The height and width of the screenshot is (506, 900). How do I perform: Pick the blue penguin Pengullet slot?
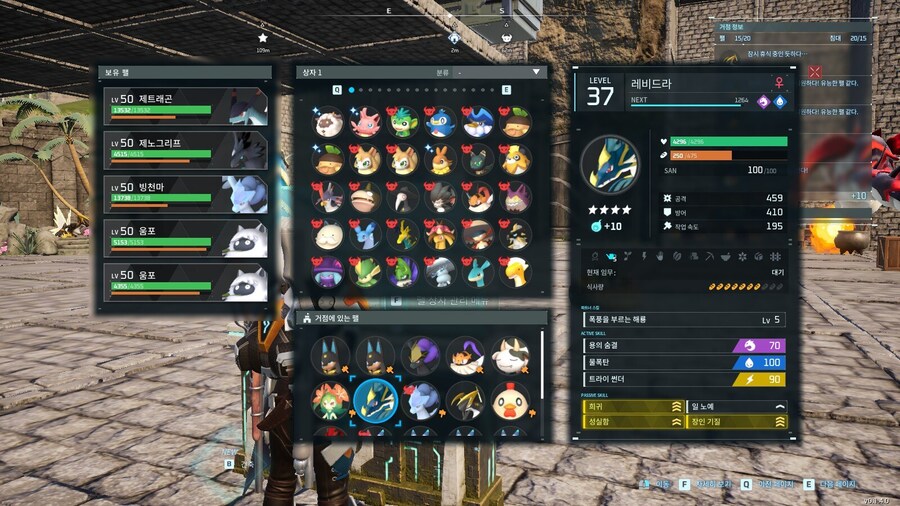tap(441, 122)
